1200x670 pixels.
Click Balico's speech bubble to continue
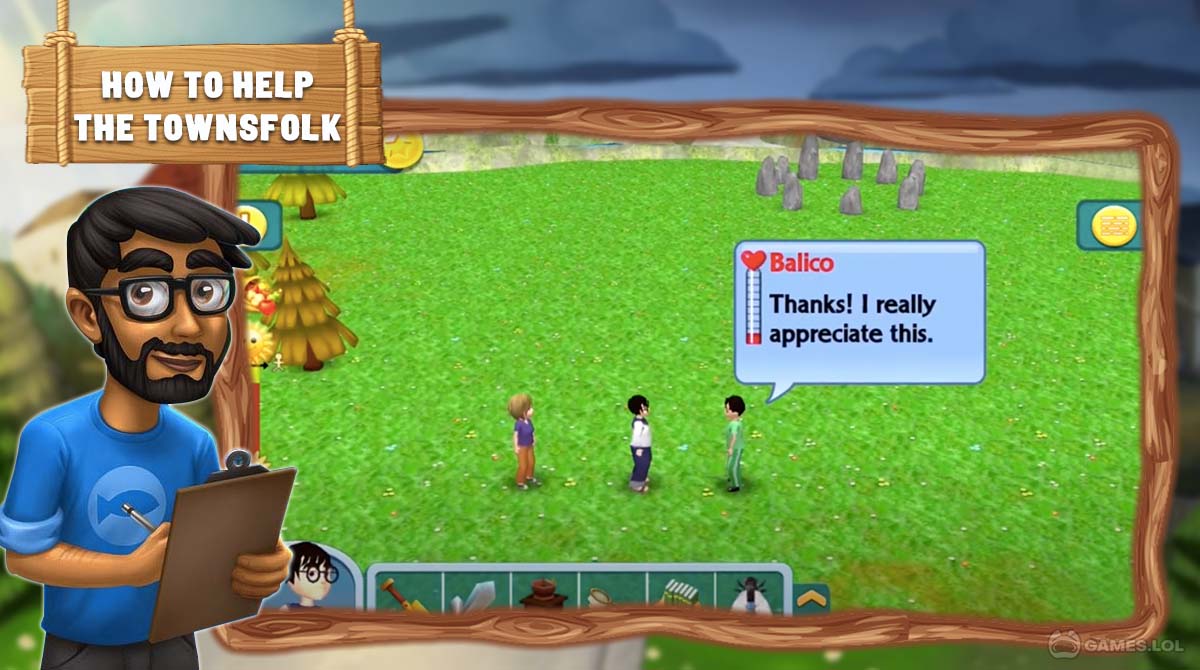click(860, 312)
